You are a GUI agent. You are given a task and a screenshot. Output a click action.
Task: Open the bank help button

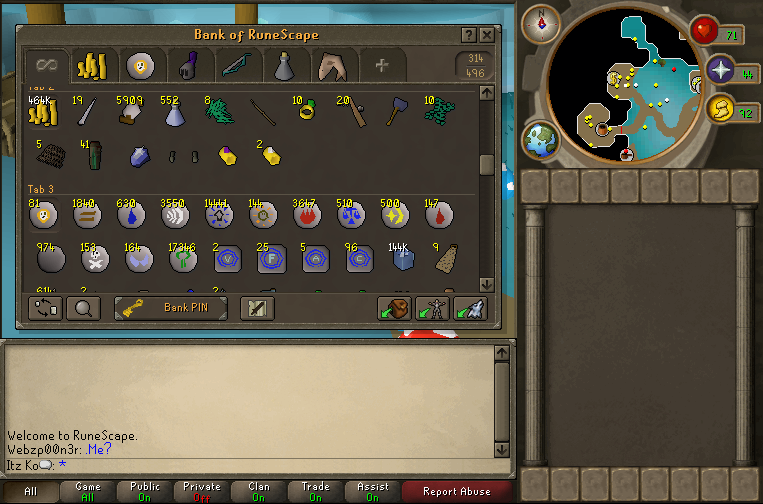468,35
